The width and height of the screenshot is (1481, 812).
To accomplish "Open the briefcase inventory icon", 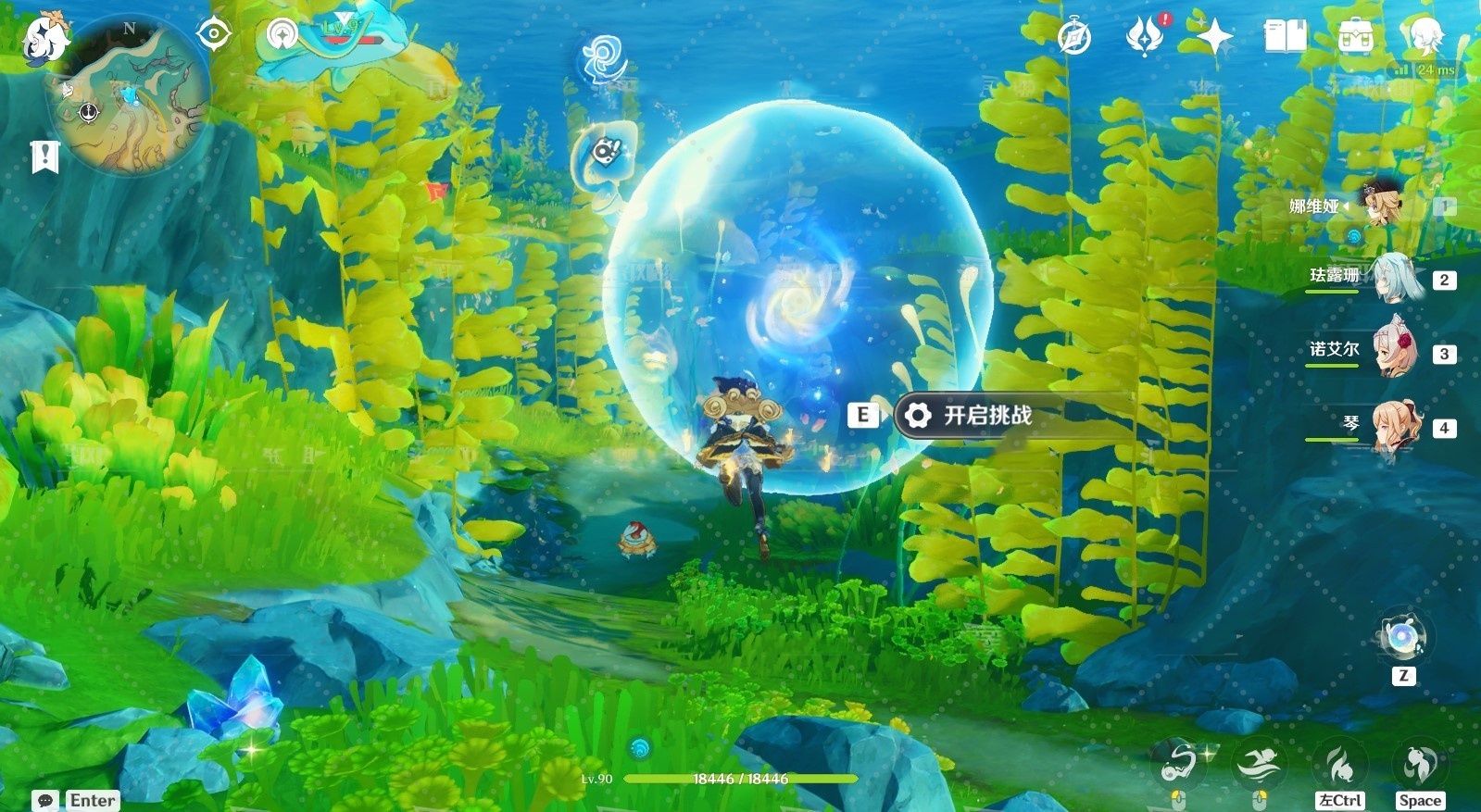I will tap(1355, 36).
